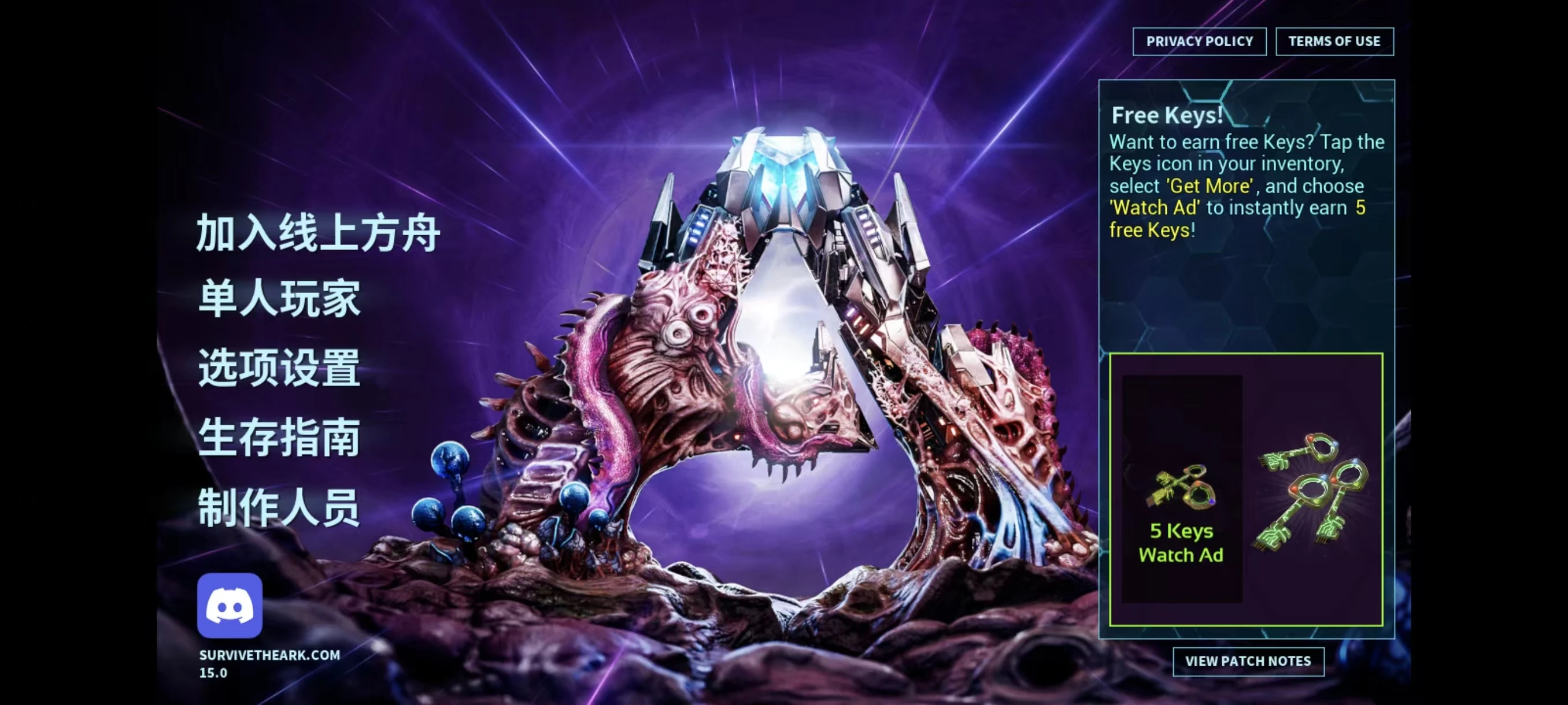Open the Terms of Use
1568x705 pixels.
1334,42
